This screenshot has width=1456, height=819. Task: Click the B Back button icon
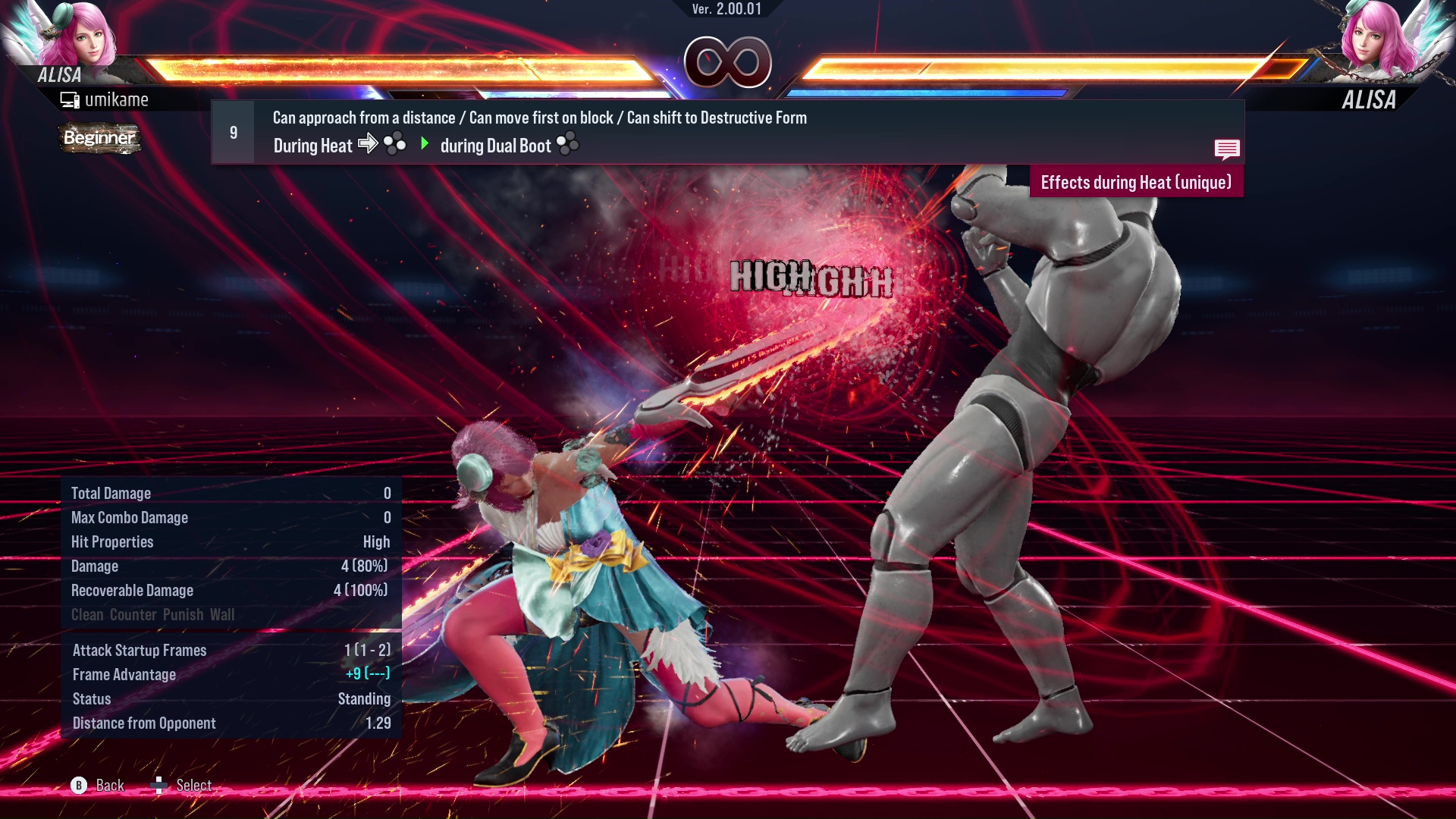78,786
